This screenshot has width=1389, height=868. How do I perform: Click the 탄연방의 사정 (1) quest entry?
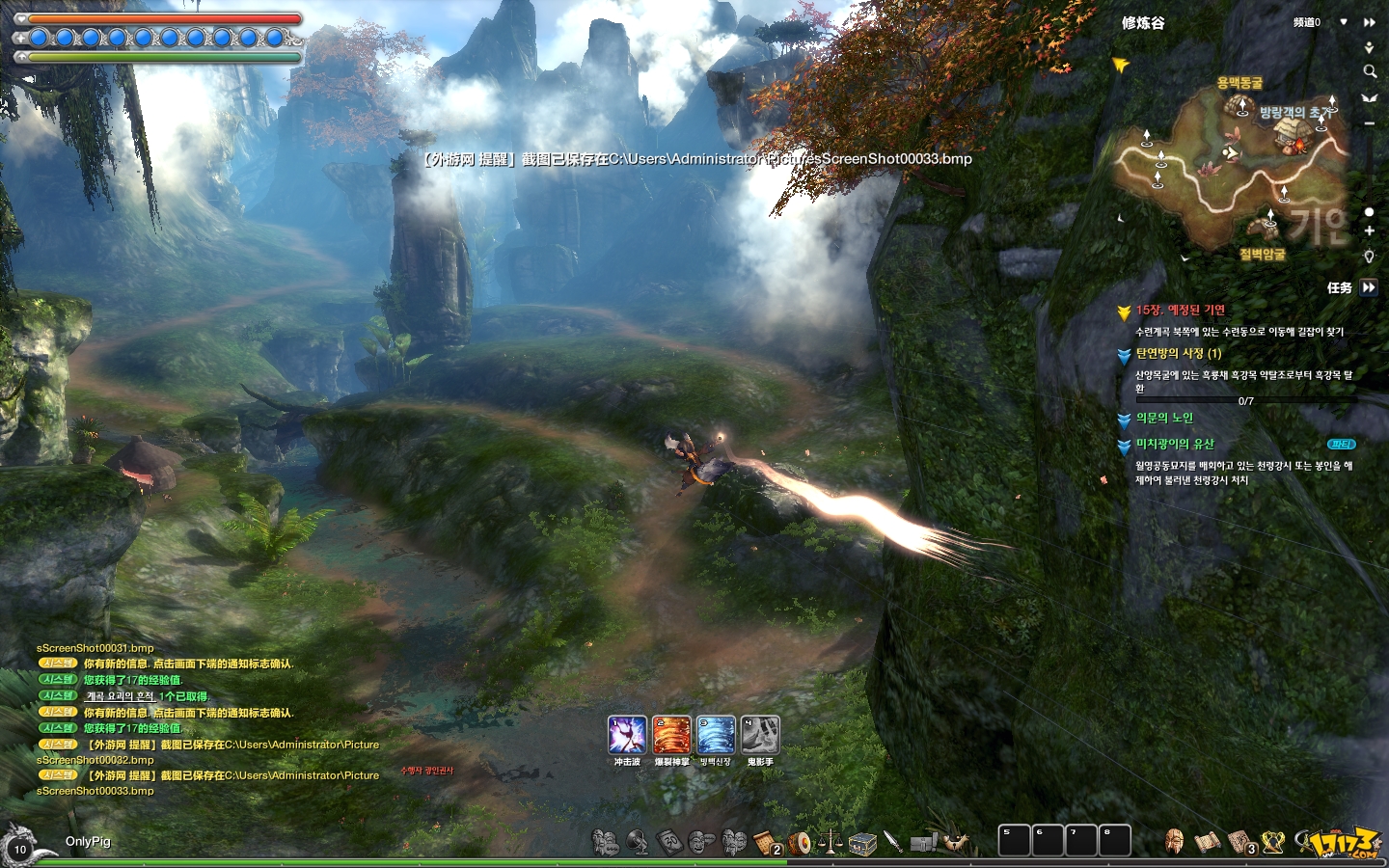click(x=1178, y=354)
